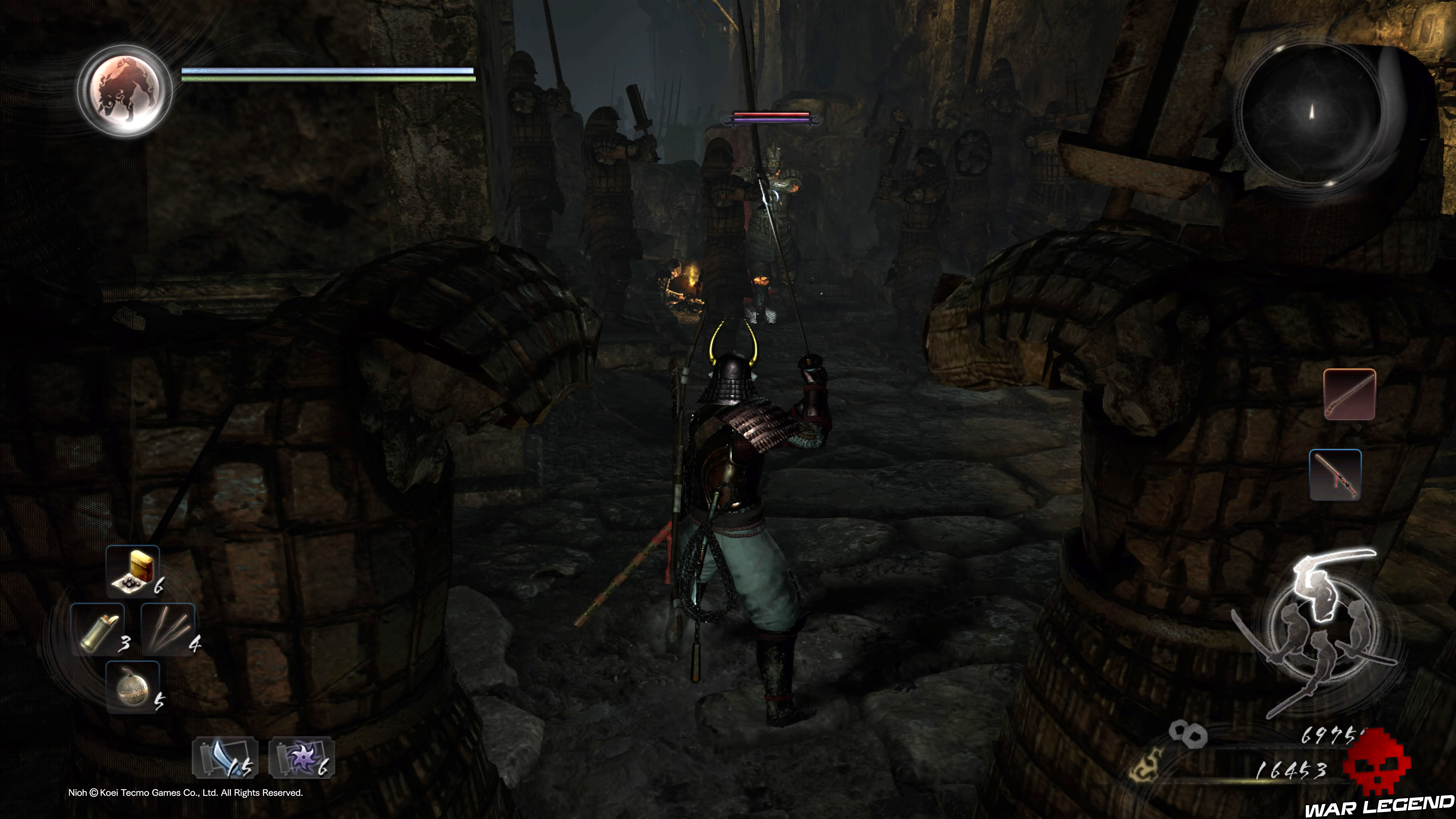This screenshot has height=819, width=1456.
Task: Select the round bomb item slot
Action: click(x=133, y=687)
